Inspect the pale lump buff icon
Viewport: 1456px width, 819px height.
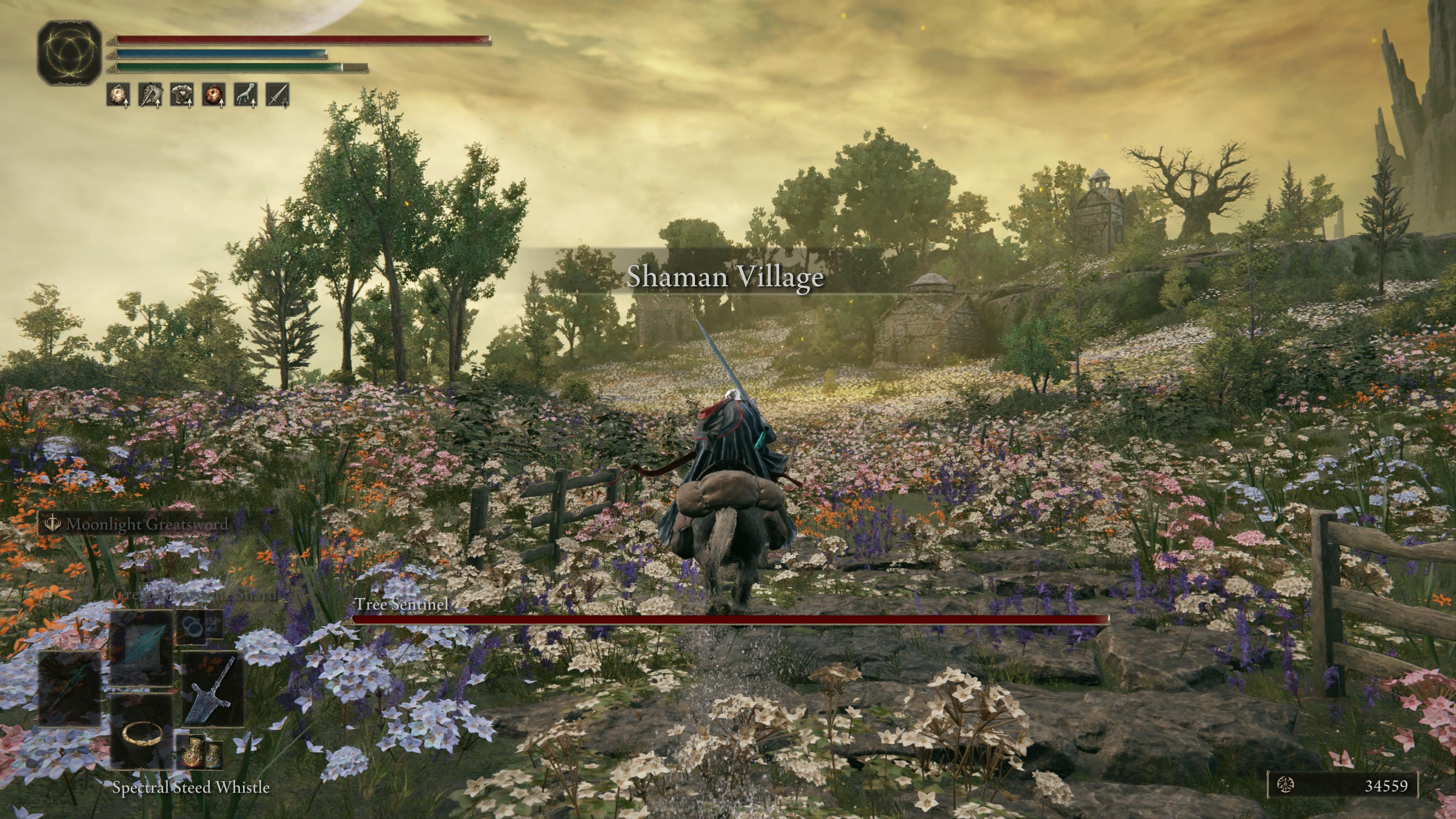pos(118,94)
